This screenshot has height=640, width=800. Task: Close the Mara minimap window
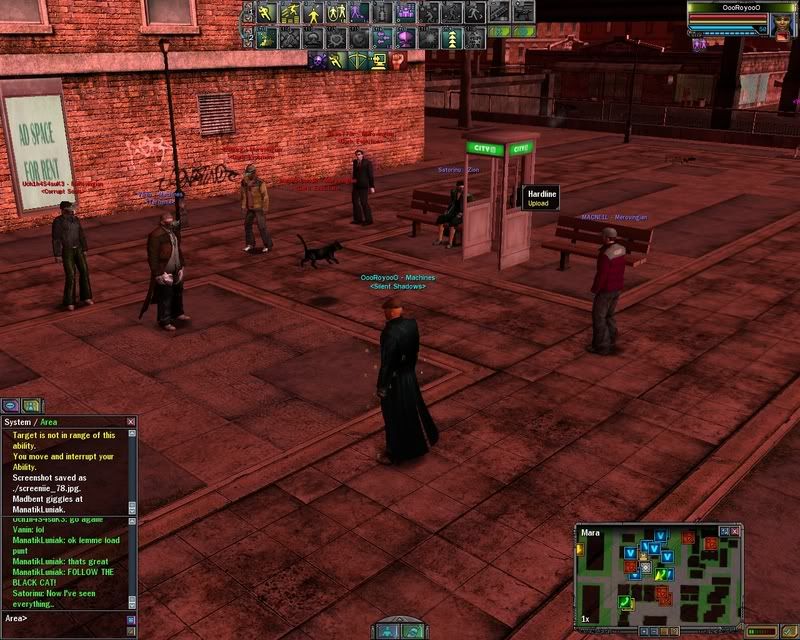pos(734,532)
